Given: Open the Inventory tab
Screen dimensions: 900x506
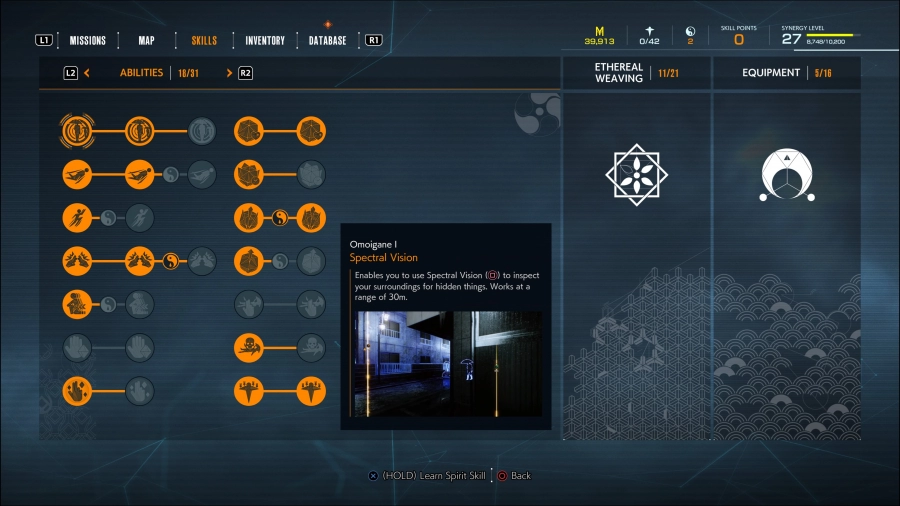Looking at the screenshot, I should (266, 41).
